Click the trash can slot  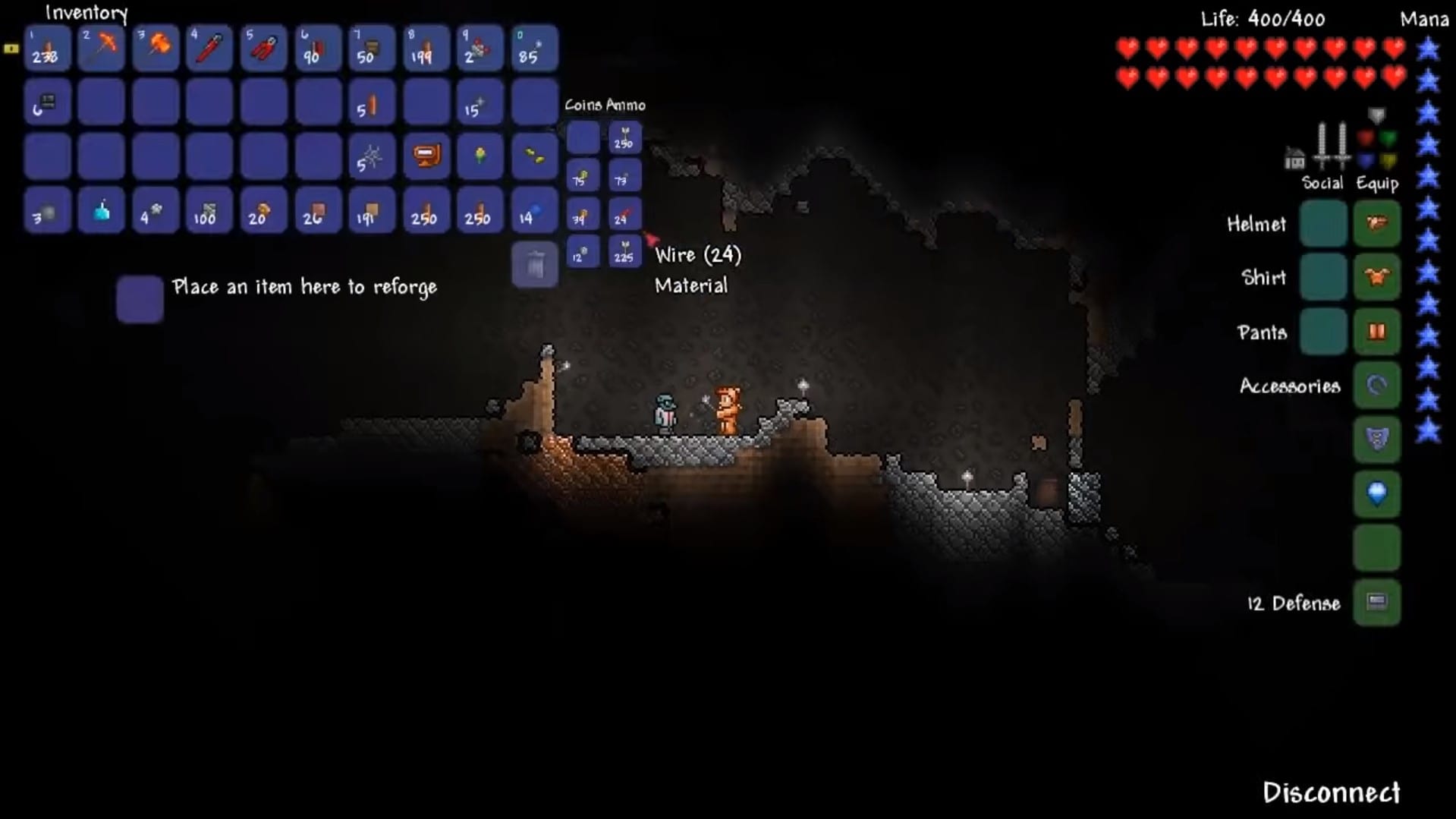point(534,265)
